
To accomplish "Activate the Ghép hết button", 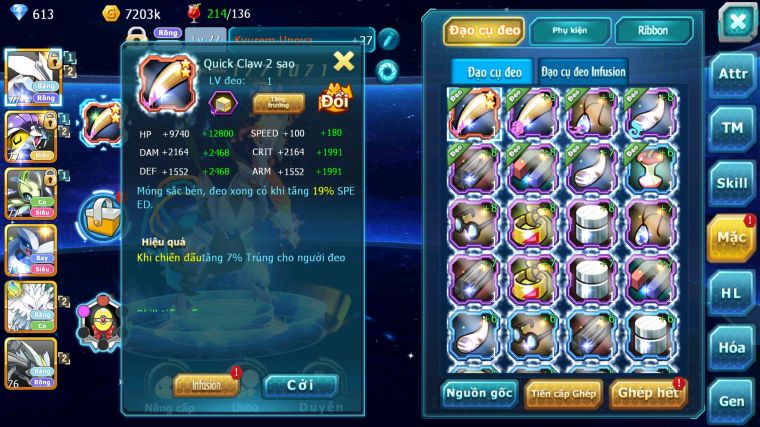I will point(647,393).
